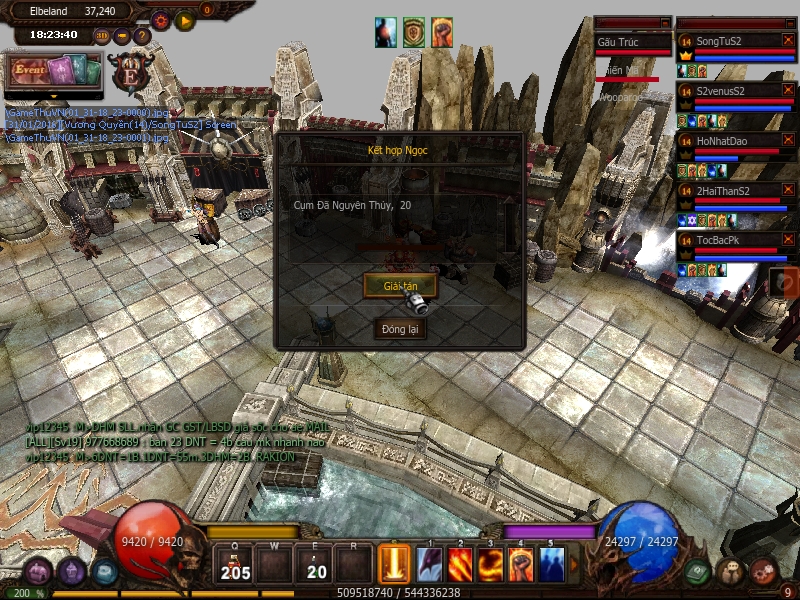Open the gear settings icon
This screenshot has width=800, height=600.
(160, 20)
